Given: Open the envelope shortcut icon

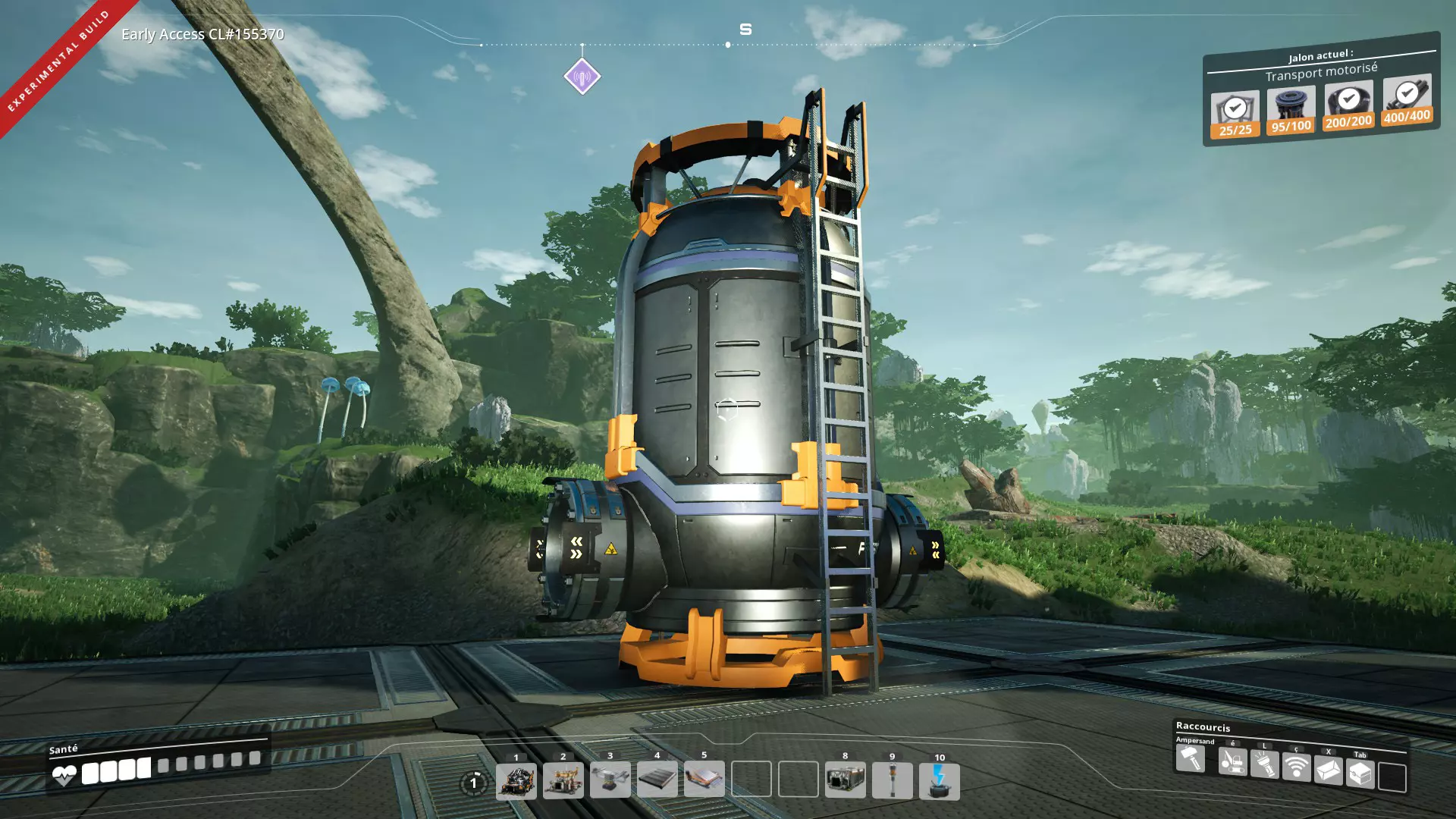Looking at the screenshot, I should coord(1328,771).
